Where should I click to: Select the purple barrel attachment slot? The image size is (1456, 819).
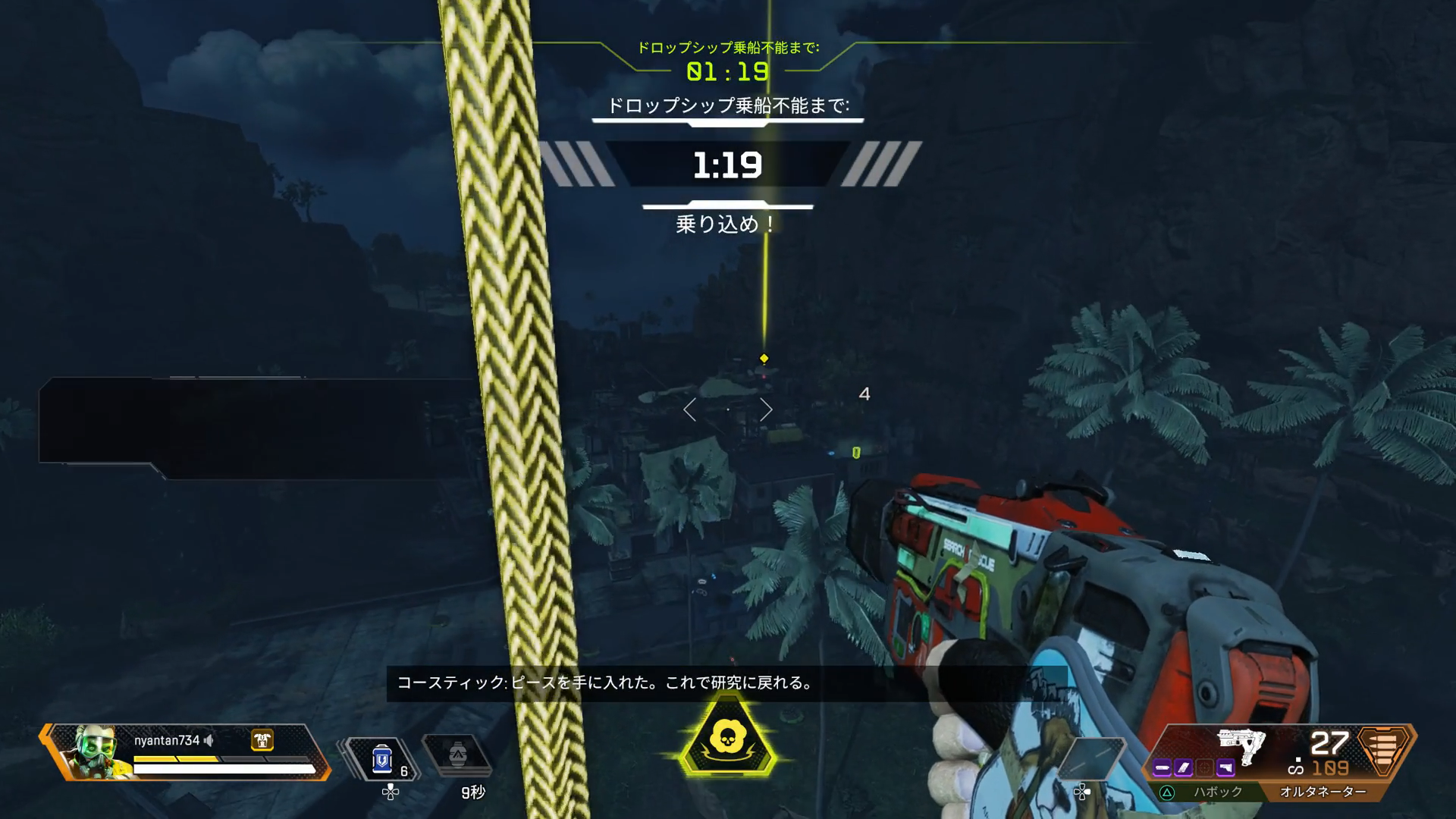point(1162,768)
